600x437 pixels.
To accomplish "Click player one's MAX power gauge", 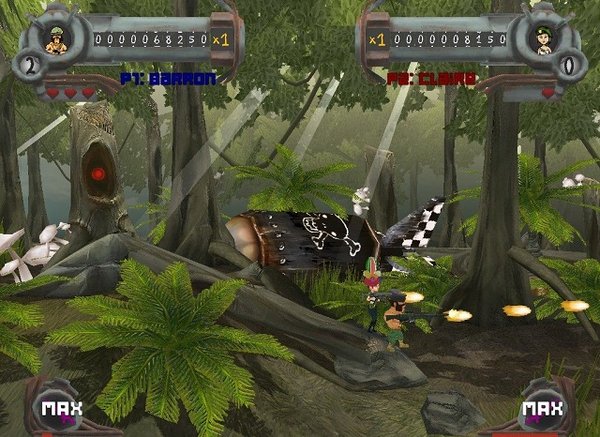I will pyautogui.click(x=55, y=408).
